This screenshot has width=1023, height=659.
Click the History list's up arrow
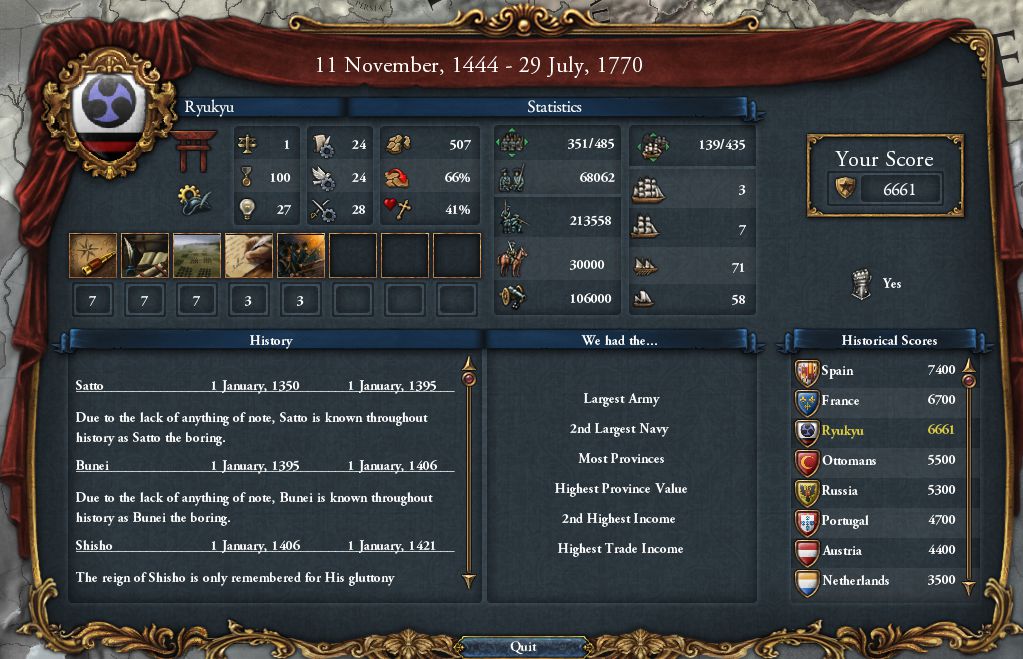click(468, 363)
